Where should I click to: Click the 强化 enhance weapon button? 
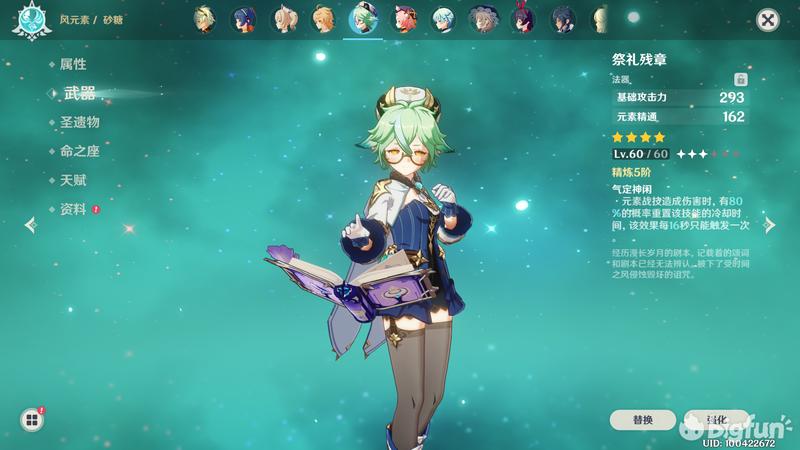coord(714,420)
